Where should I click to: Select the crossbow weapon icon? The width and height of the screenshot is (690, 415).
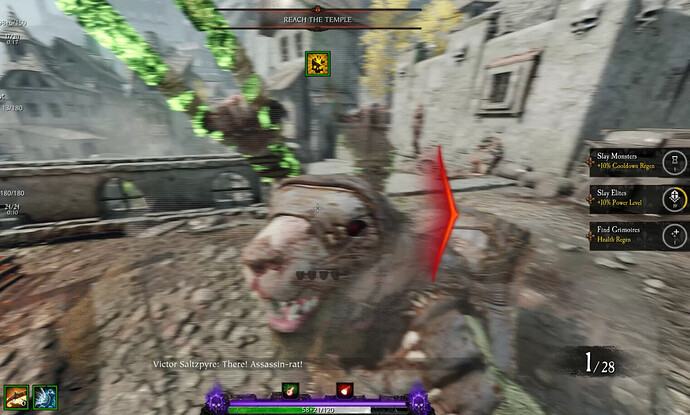tap(17, 397)
